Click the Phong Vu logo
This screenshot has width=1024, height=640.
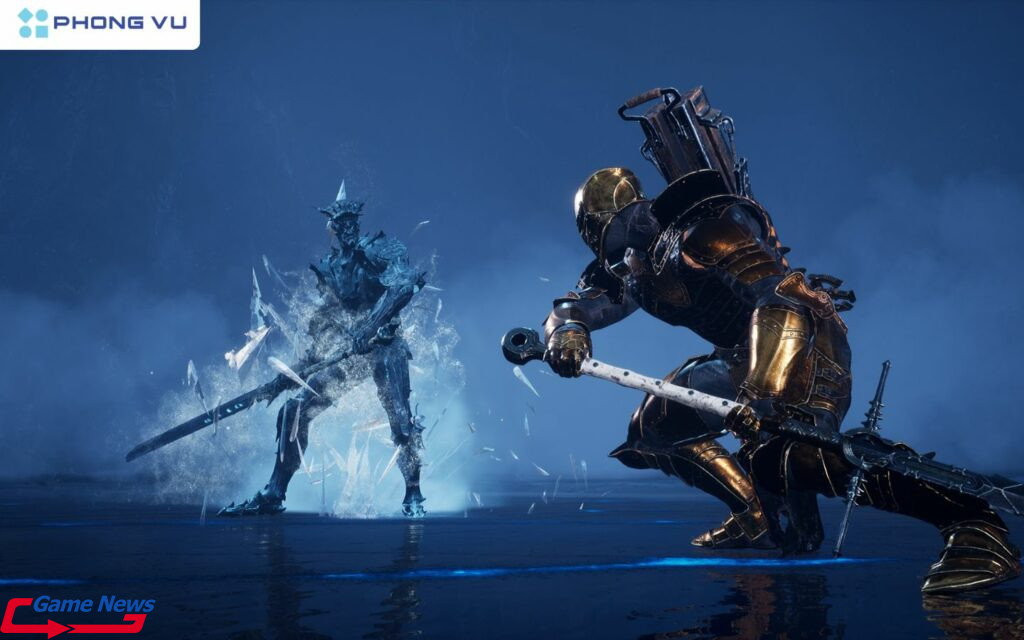pos(100,23)
